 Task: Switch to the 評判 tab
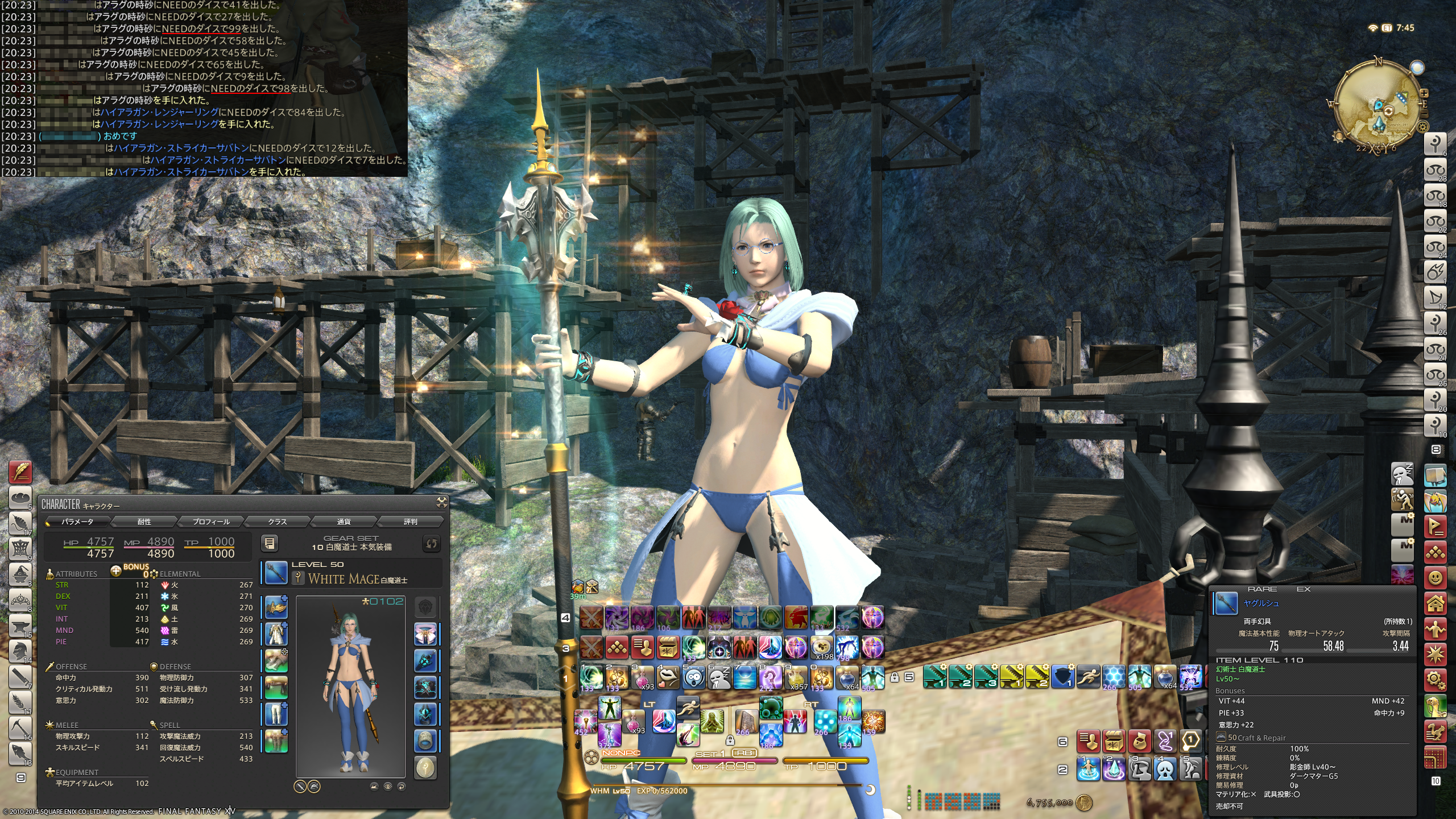410,522
